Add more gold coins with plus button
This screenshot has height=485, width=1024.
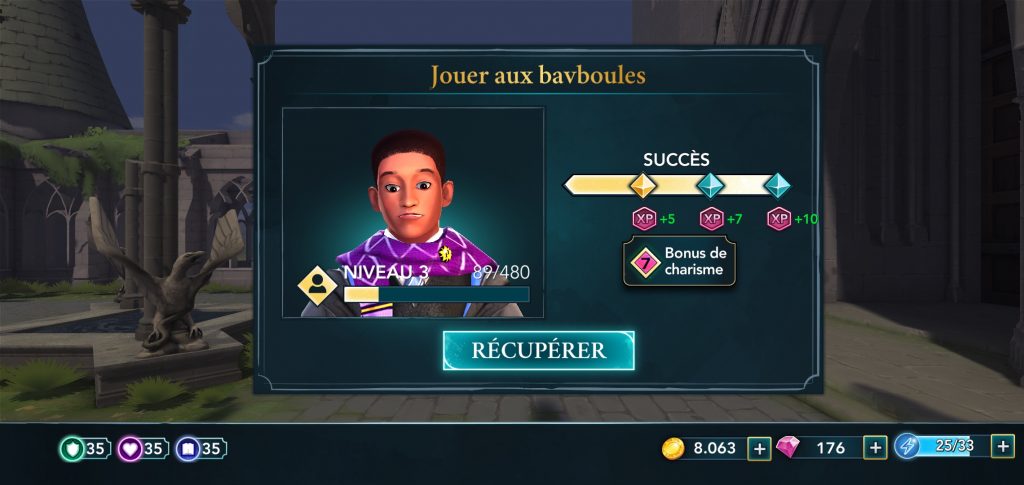coord(759,449)
